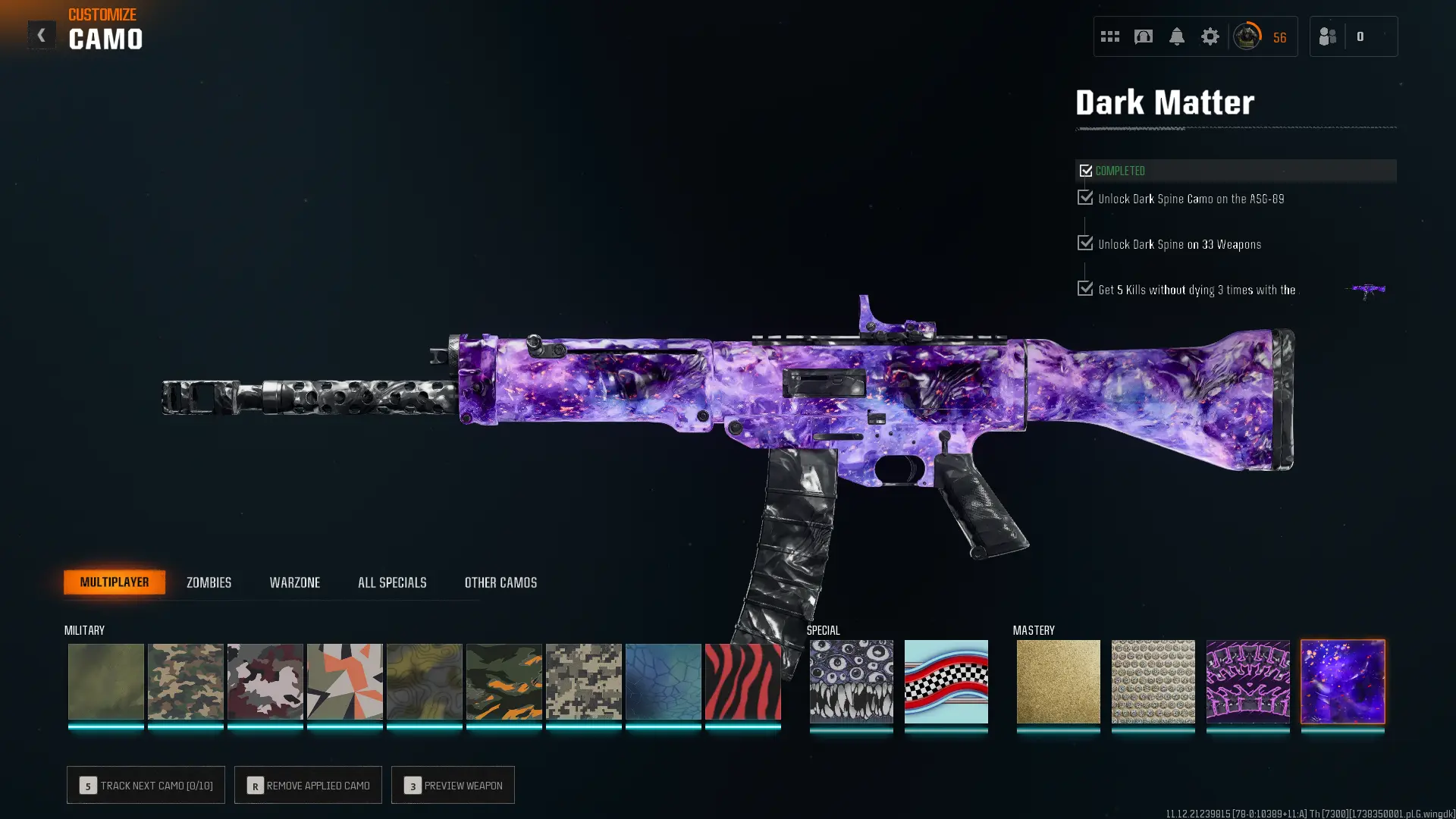Switch to the ZOMBIES tab
1456x819 pixels.
(208, 582)
